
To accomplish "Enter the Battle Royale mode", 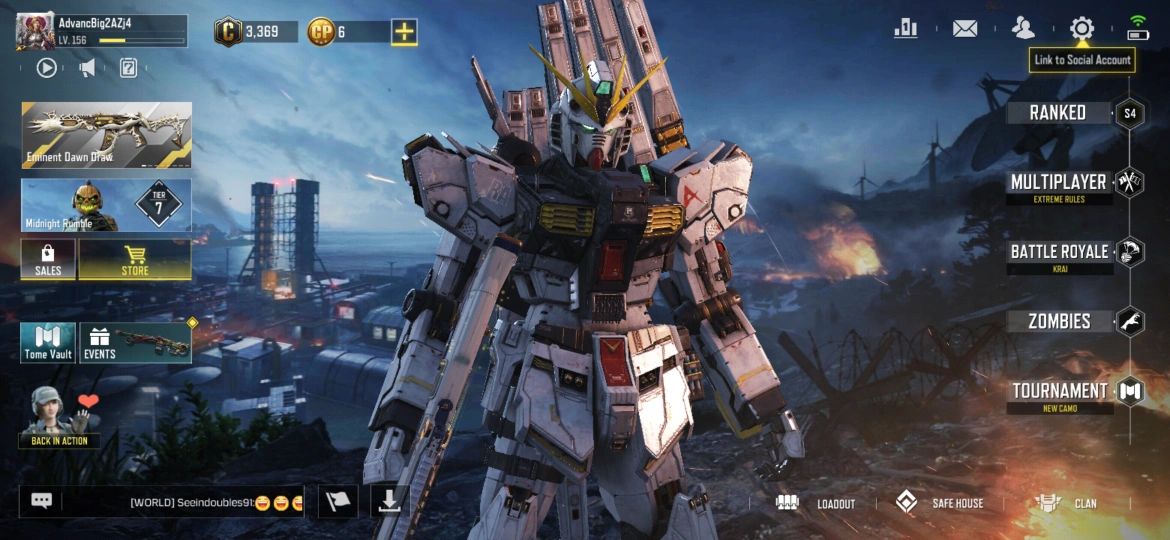I will click(x=1059, y=253).
